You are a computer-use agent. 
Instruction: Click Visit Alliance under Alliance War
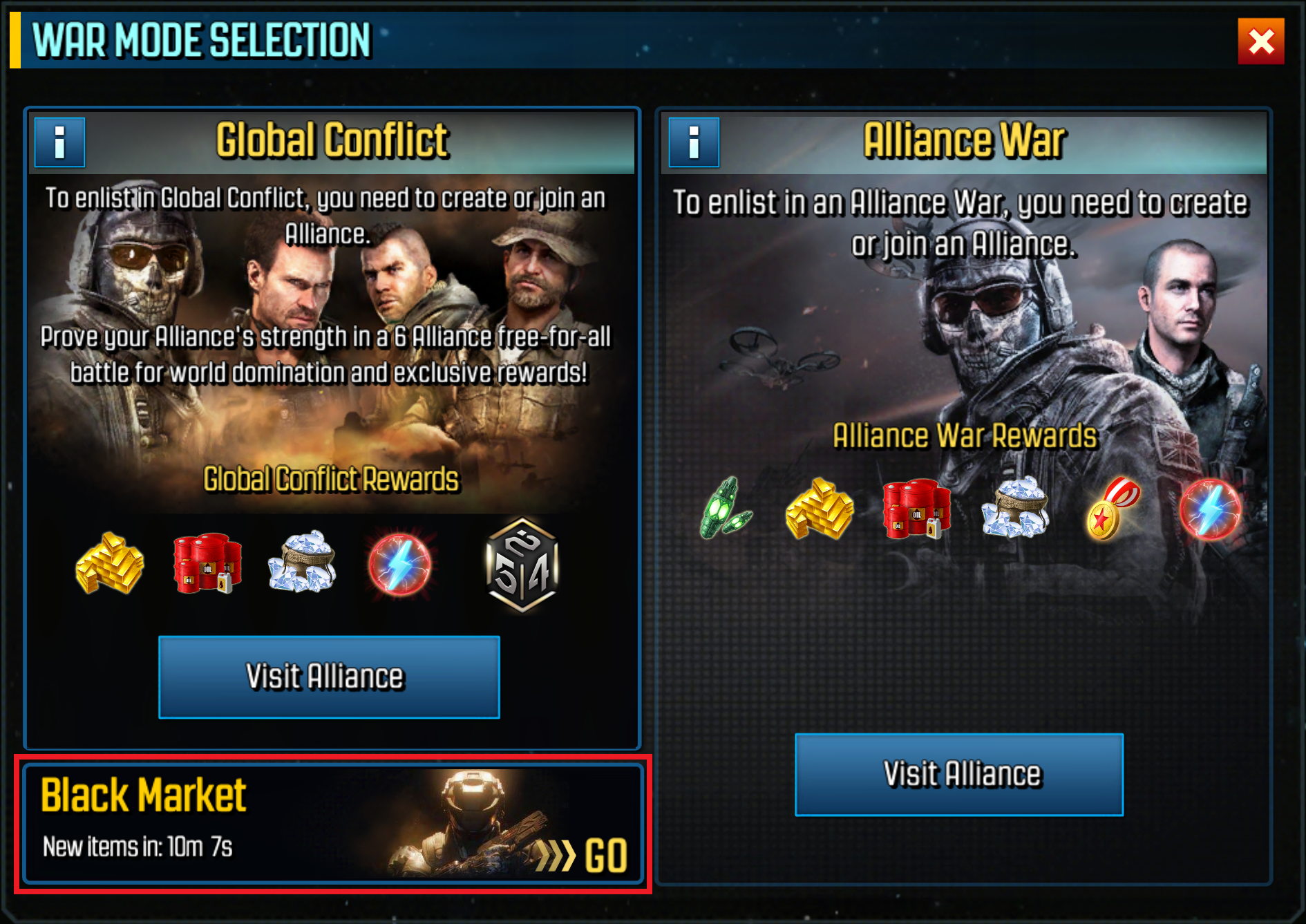pos(958,774)
